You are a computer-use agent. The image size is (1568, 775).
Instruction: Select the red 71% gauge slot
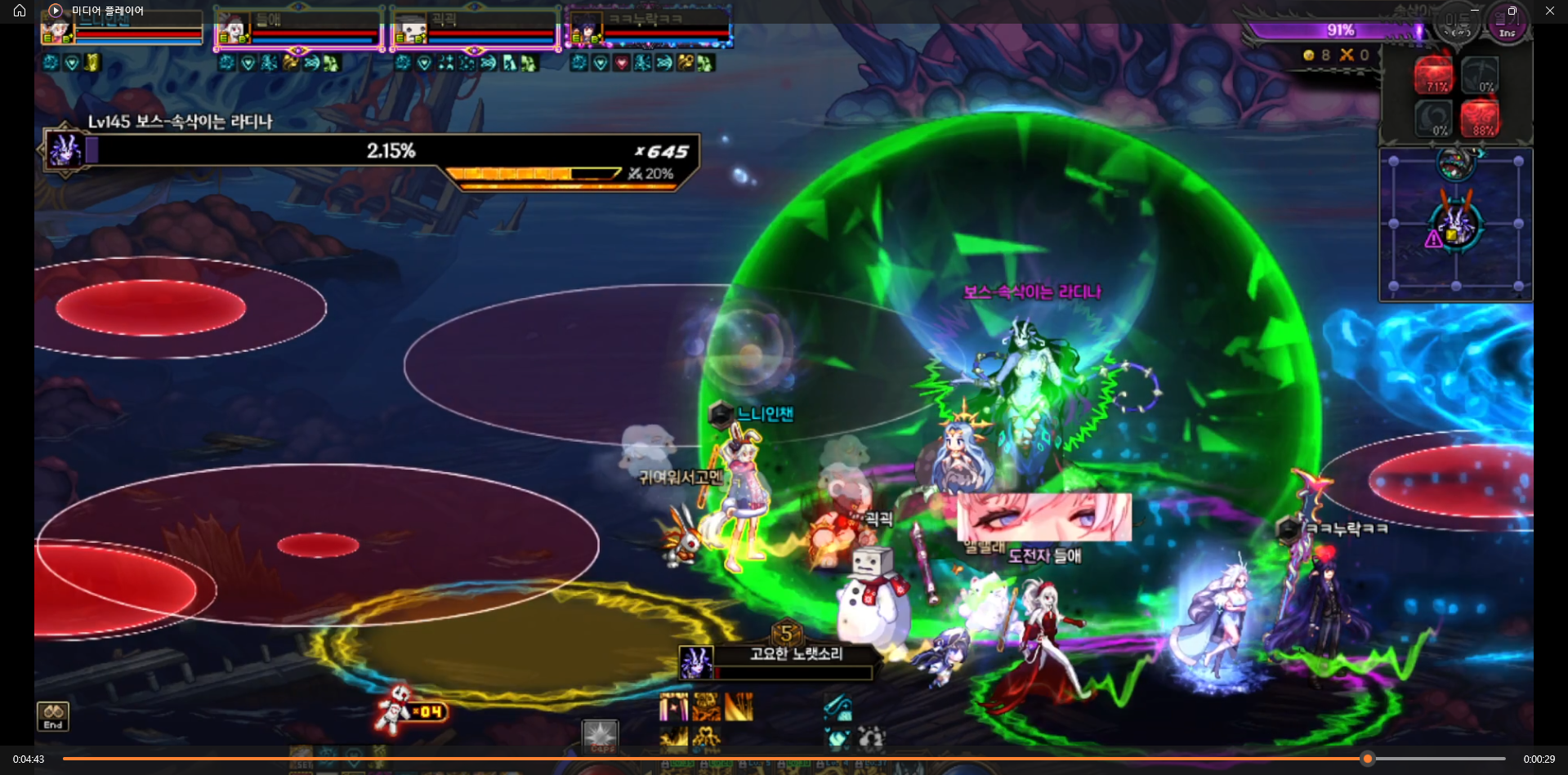[1434, 73]
